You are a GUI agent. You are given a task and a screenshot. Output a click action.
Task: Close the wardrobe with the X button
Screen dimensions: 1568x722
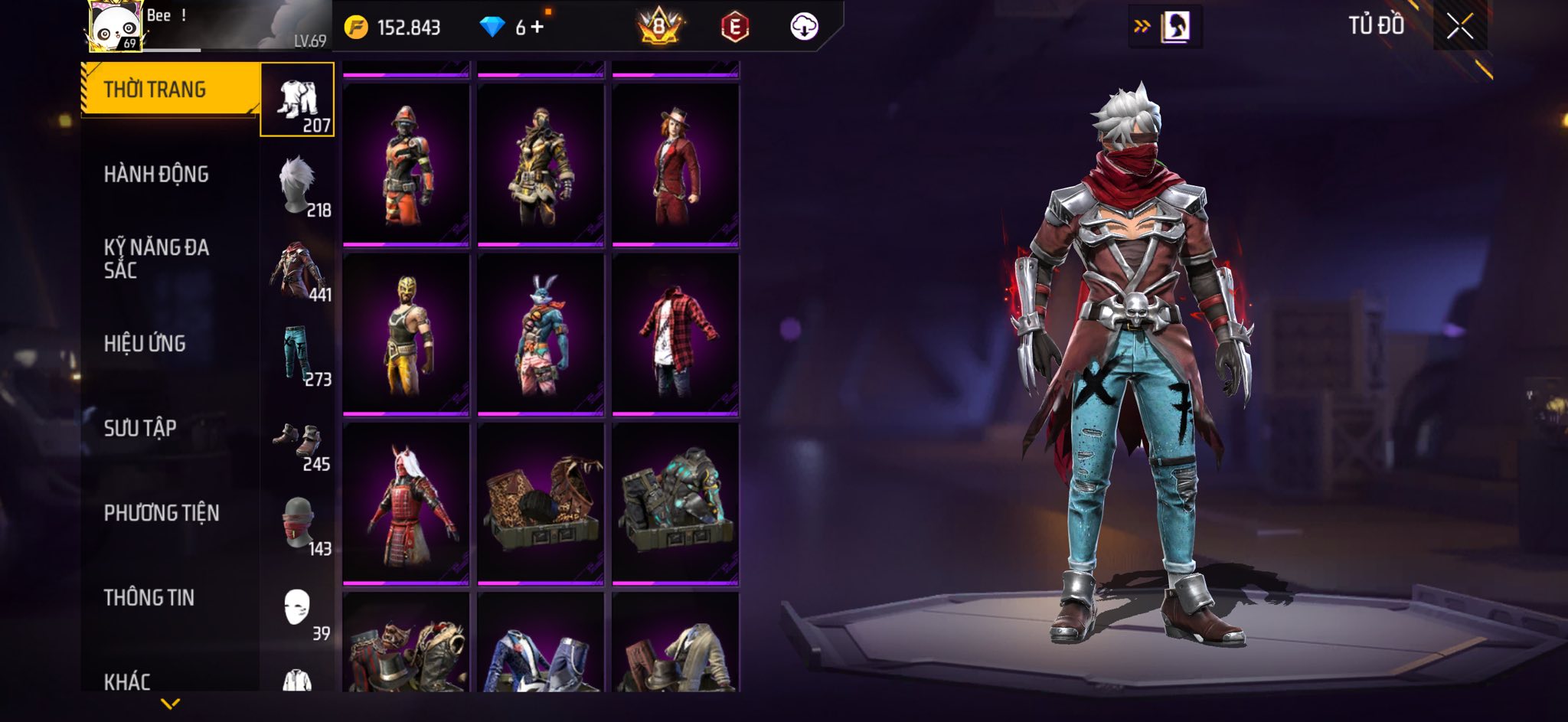1459,27
